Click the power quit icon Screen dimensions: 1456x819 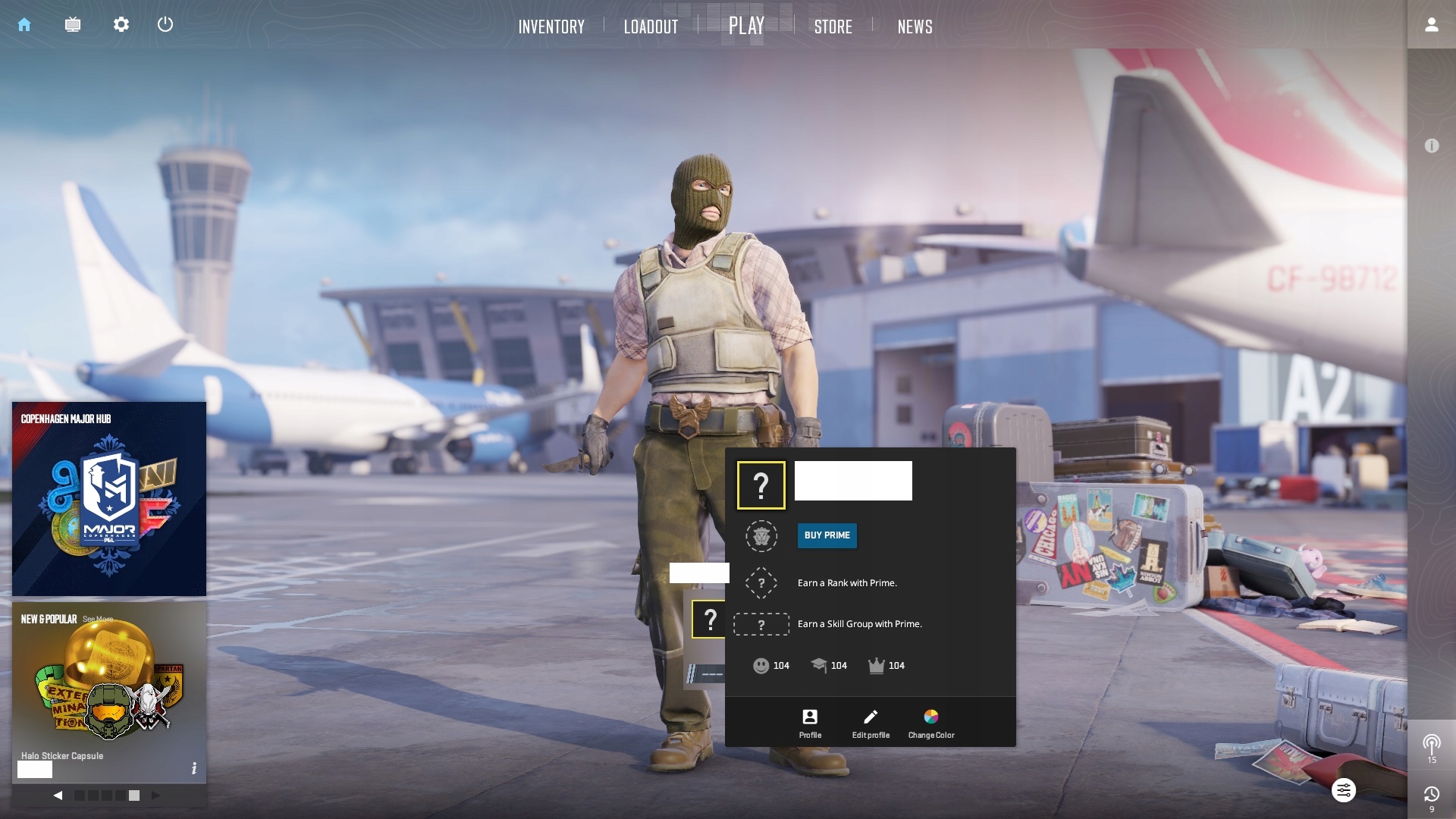point(165,25)
